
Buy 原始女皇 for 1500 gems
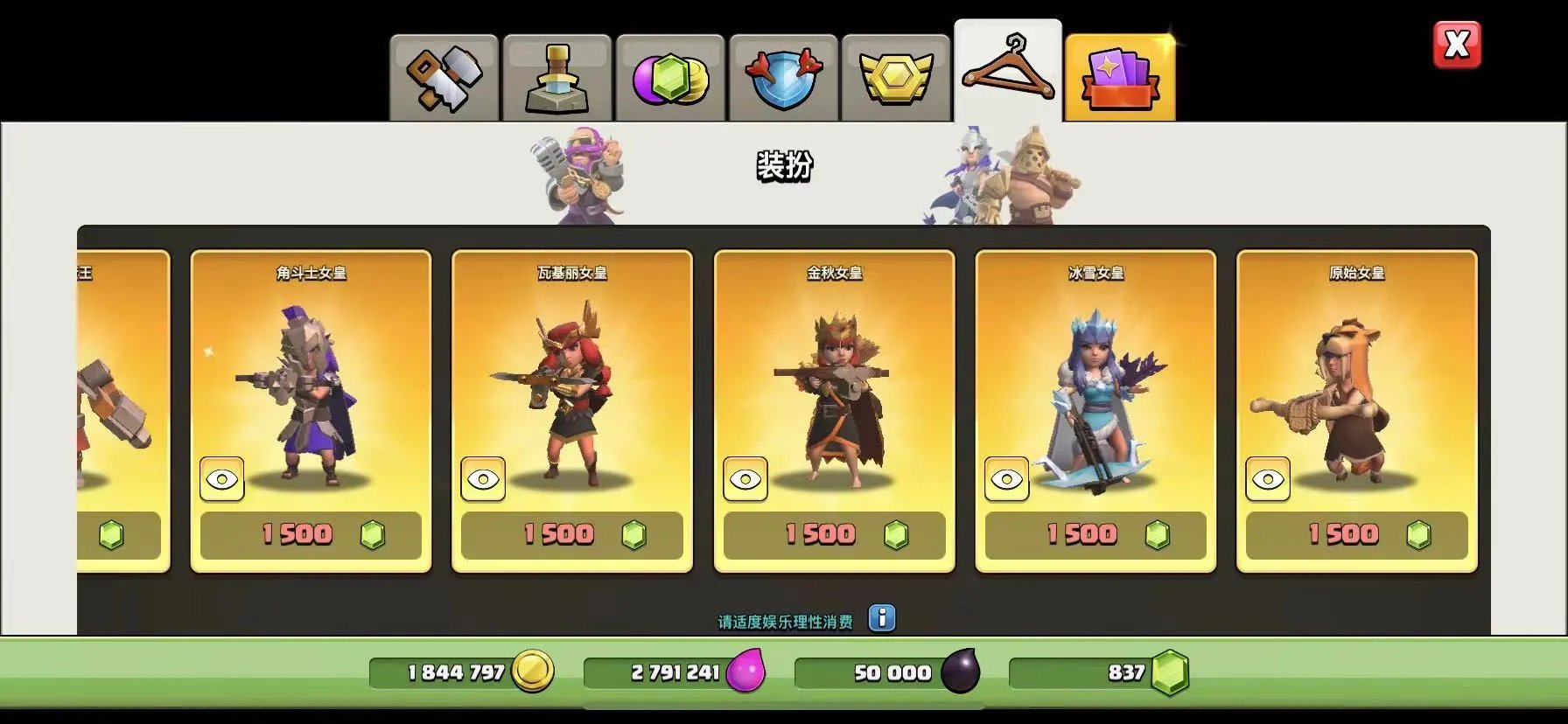1357,535
